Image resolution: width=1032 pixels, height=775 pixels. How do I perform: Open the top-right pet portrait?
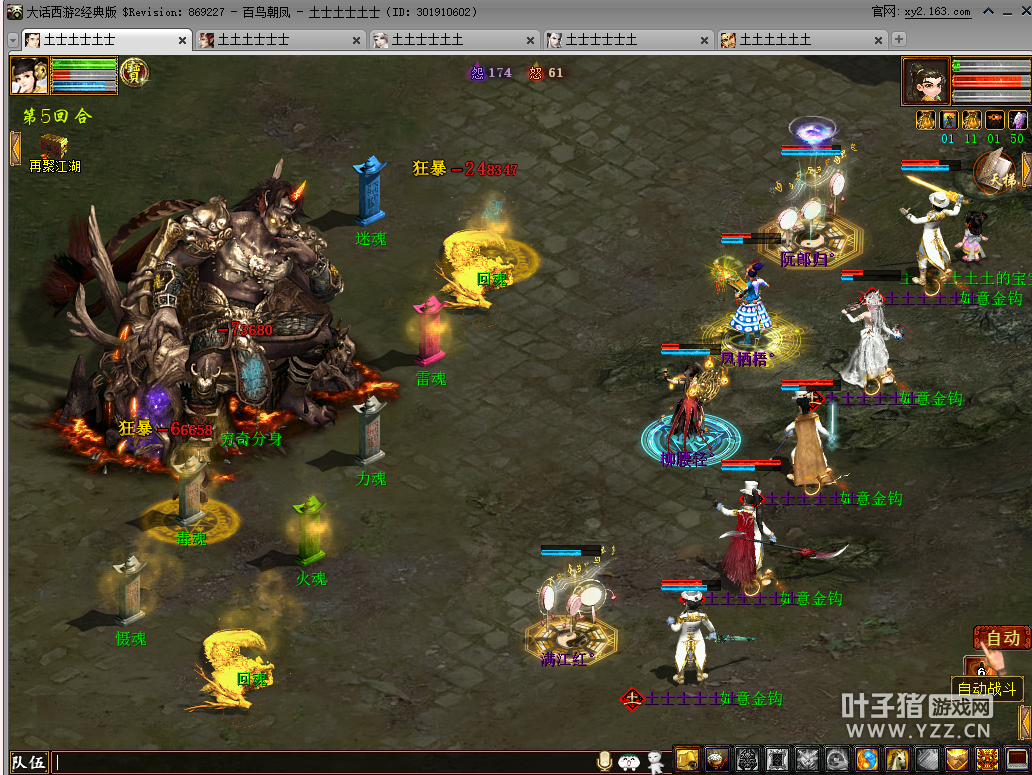(x=926, y=81)
